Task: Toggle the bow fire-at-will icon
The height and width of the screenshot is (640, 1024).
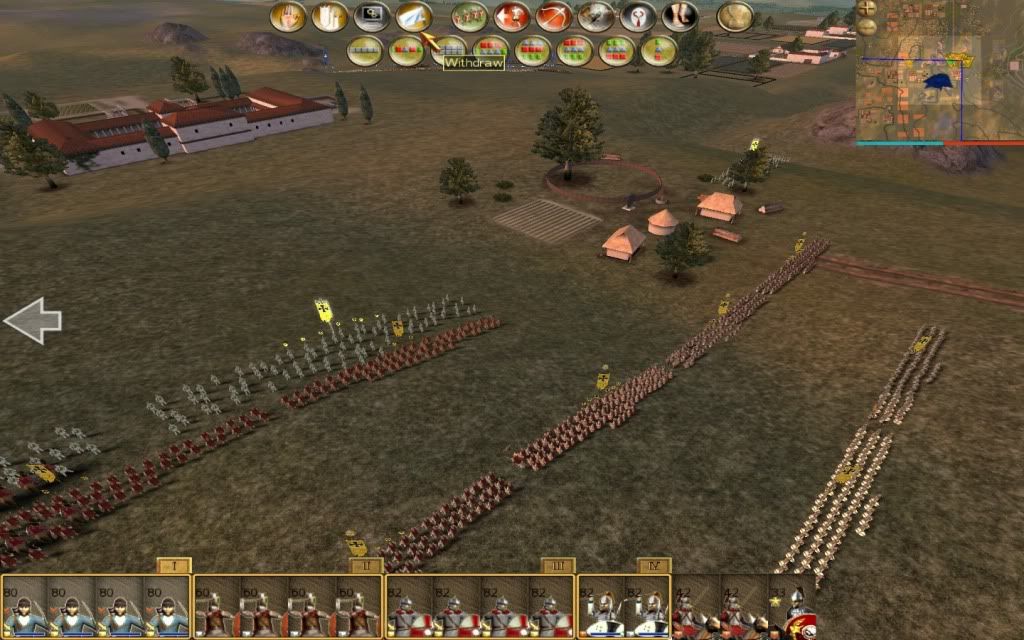Action: [553, 17]
